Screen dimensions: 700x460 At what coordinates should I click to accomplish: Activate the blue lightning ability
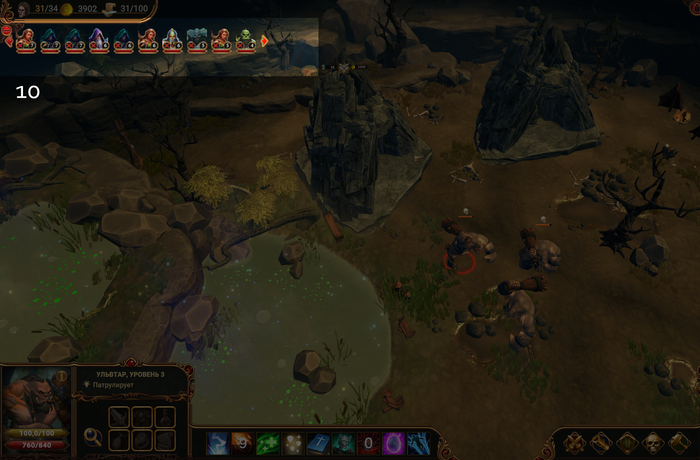pyautogui.click(x=217, y=442)
